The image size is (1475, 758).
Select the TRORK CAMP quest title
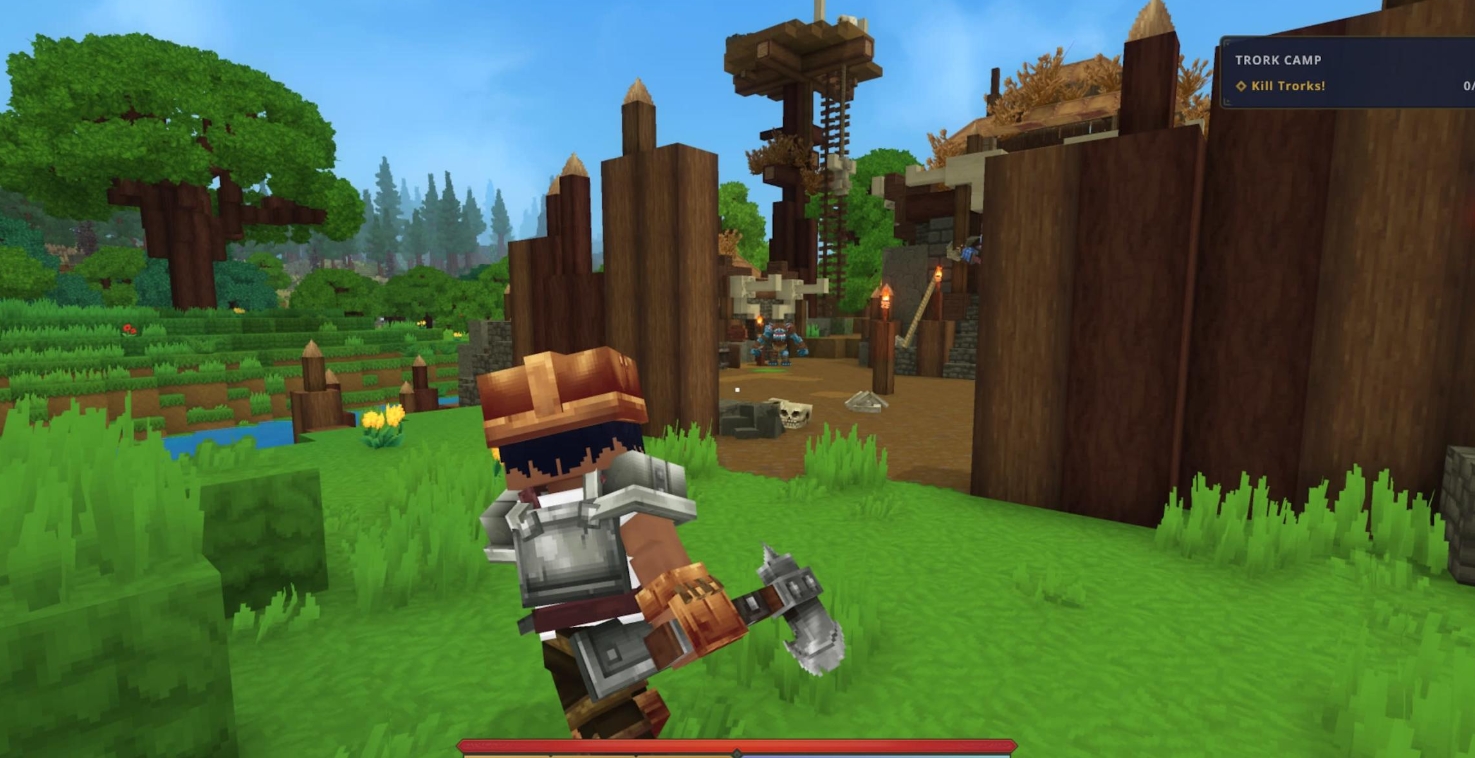[x=1280, y=61]
